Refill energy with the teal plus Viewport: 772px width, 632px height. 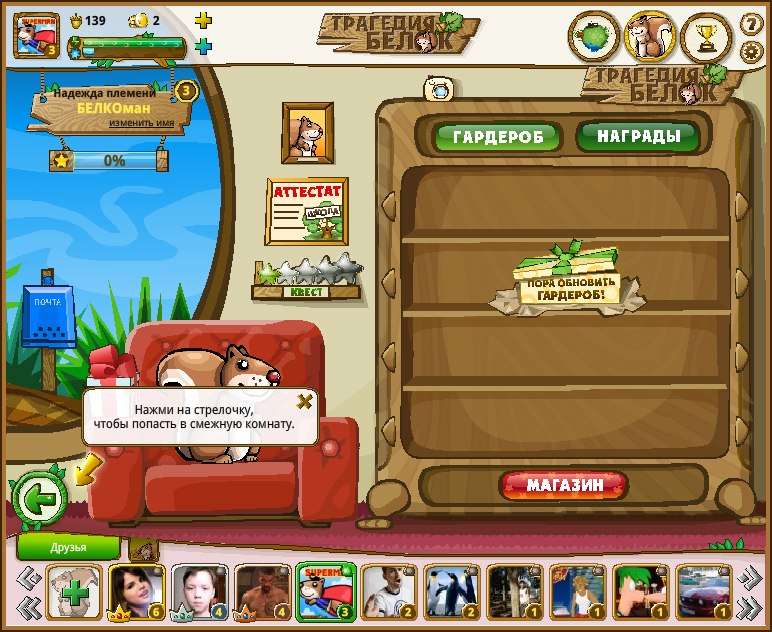(x=203, y=46)
